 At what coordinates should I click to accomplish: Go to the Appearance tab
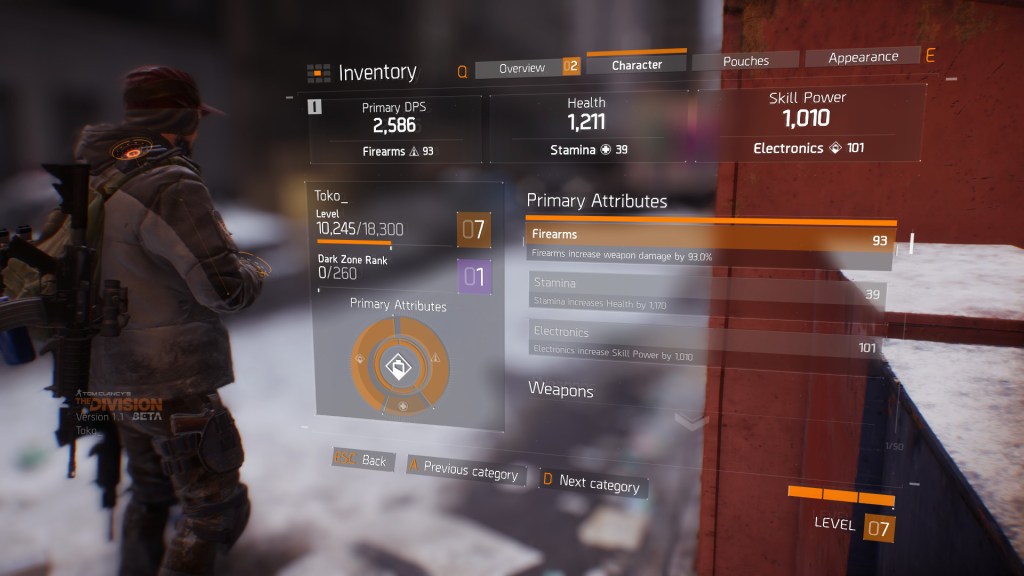coord(862,58)
